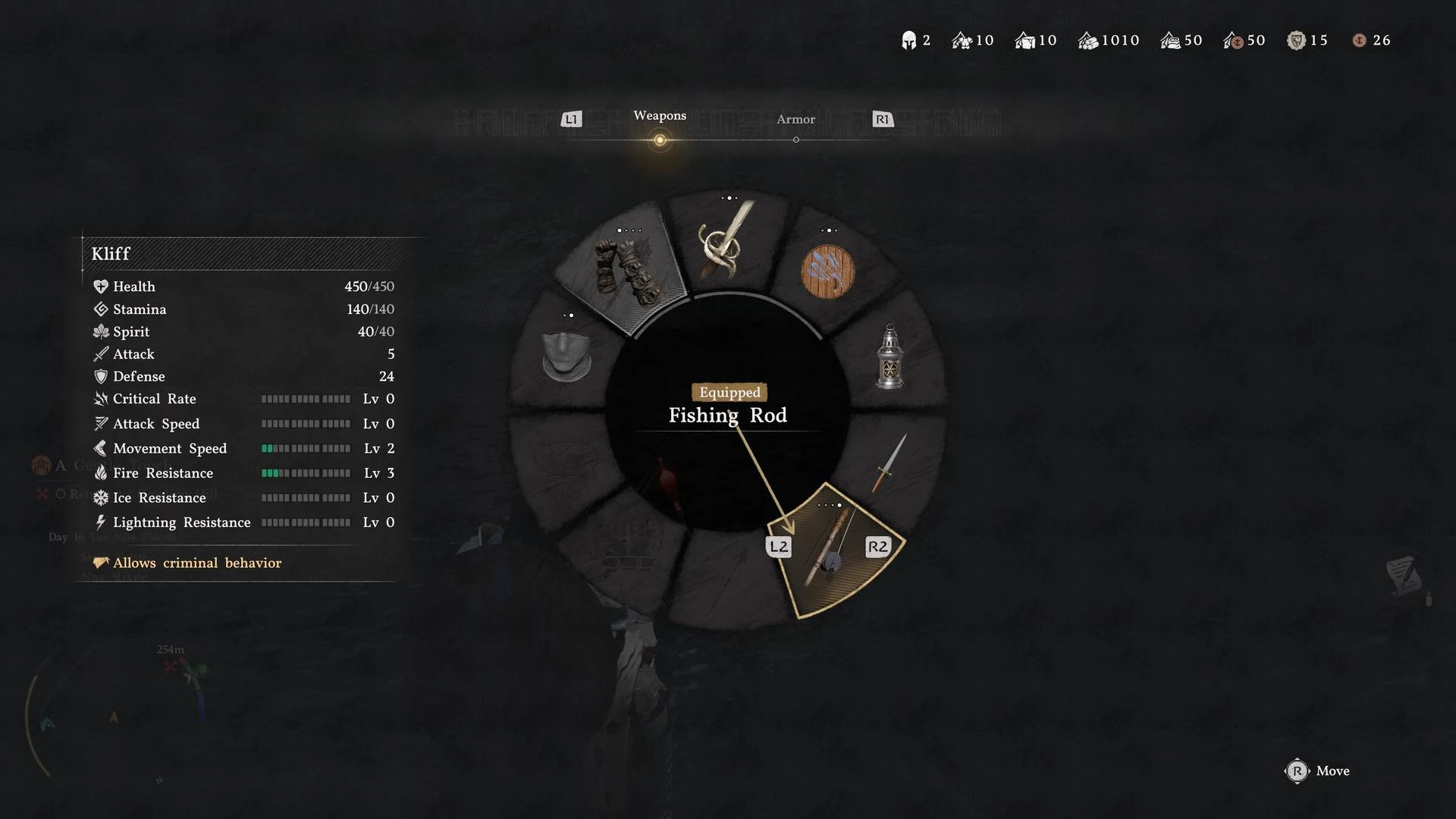This screenshot has width=1456, height=819.
Task: Choose the curved-guard sword slot
Action: [726, 243]
